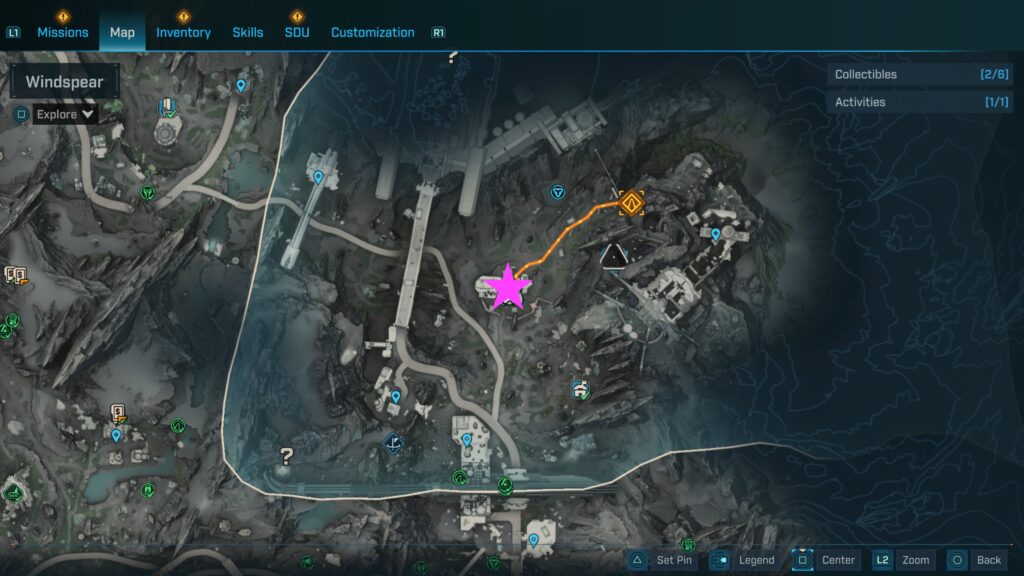The width and height of the screenshot is (1024, 576).
Task: Click the Windspear region name label
Action: [65, 82]
